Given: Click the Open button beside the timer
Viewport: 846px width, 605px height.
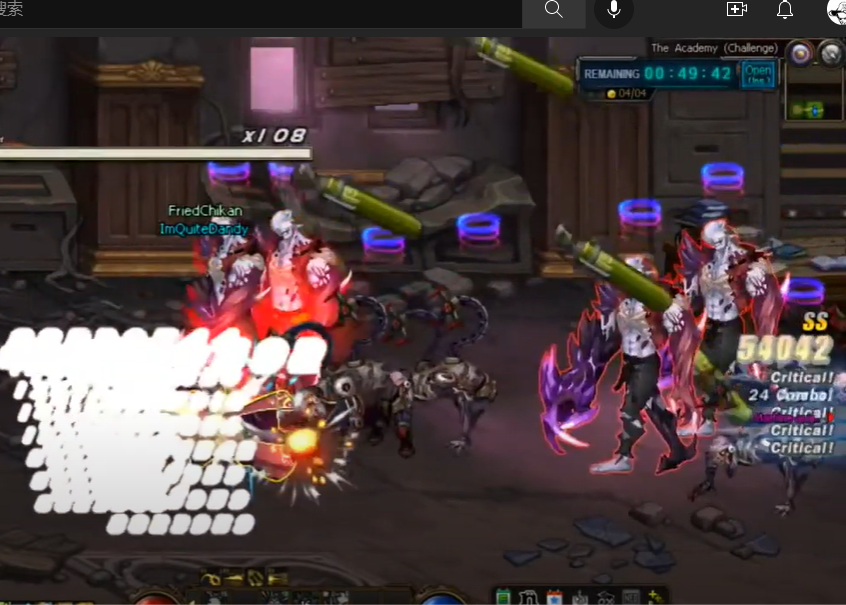Looking at the screenshot, I should pos(757,74).
